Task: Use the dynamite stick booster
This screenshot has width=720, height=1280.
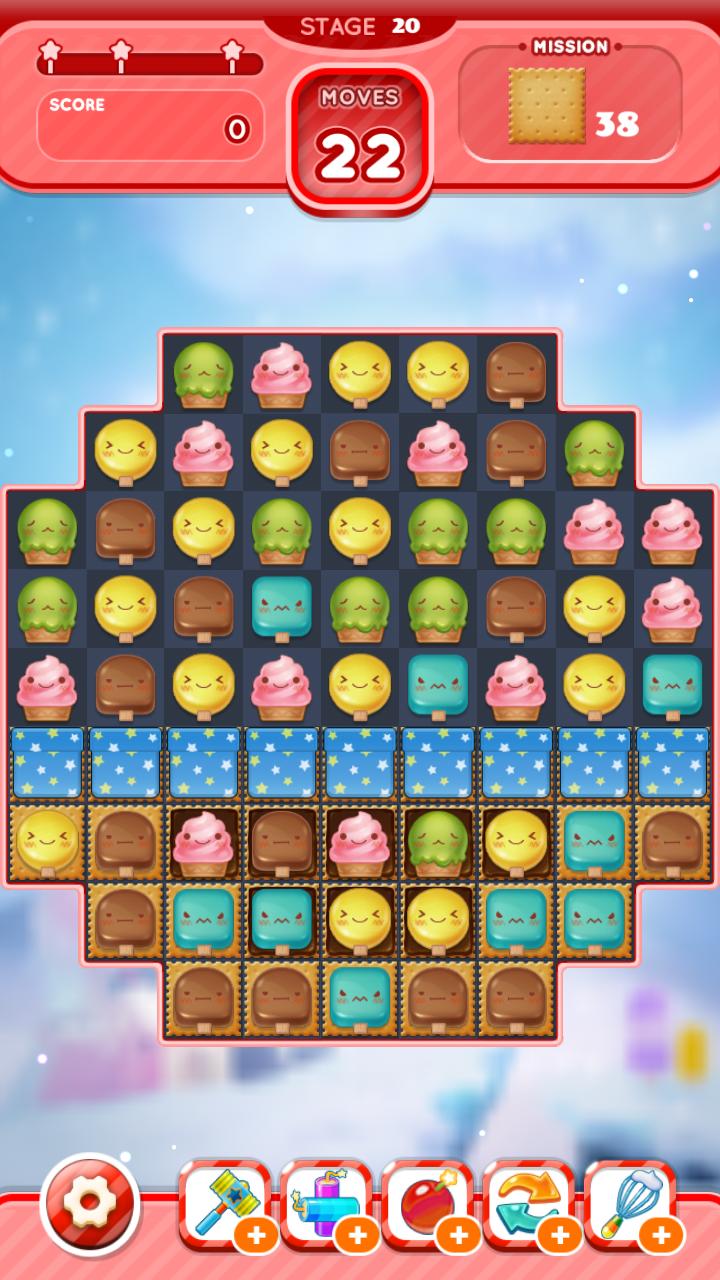Action: coord(325,1204)
